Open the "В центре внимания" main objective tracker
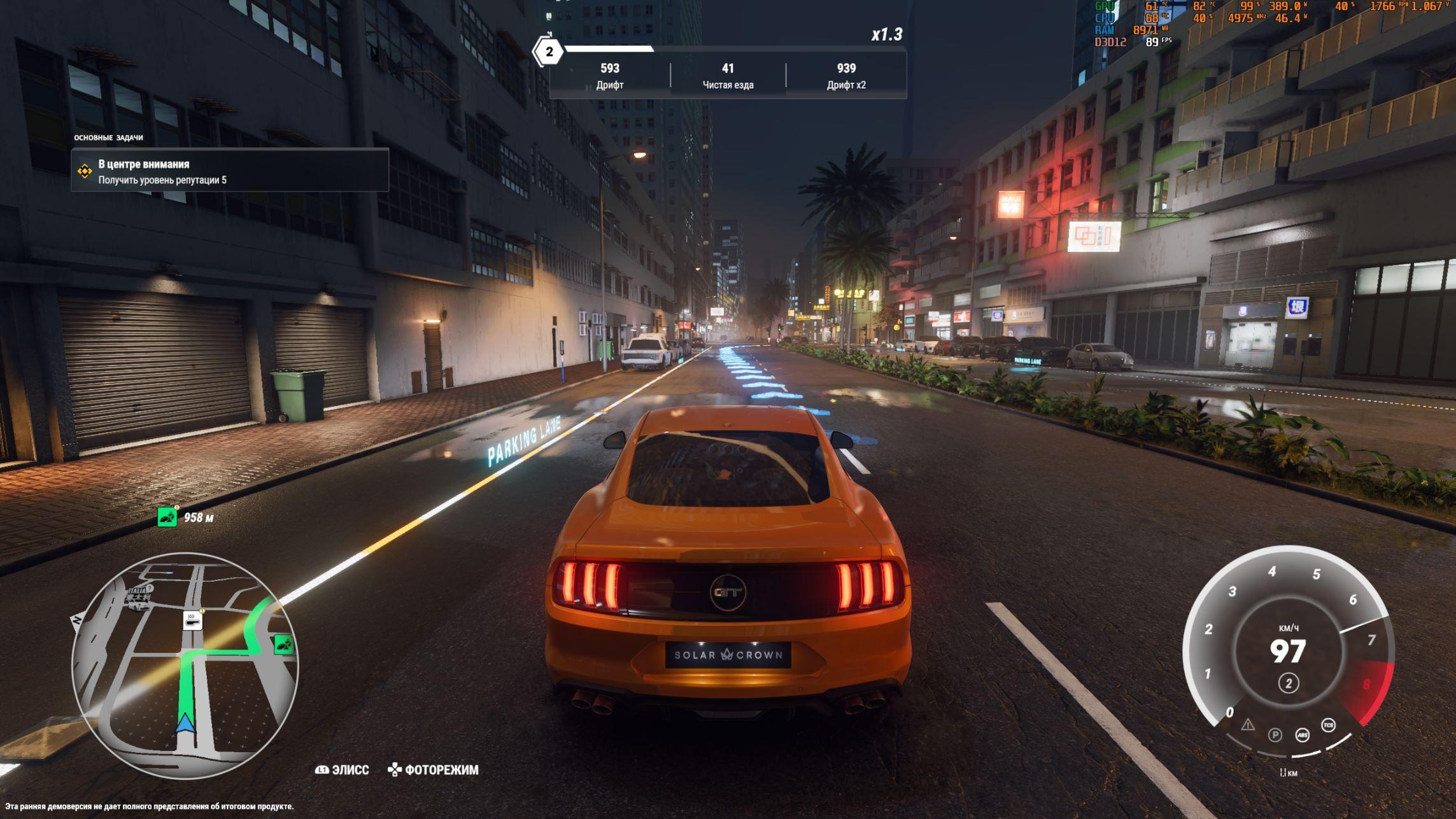The width and height of the screenshot is (1456, 819). [229, 171]
